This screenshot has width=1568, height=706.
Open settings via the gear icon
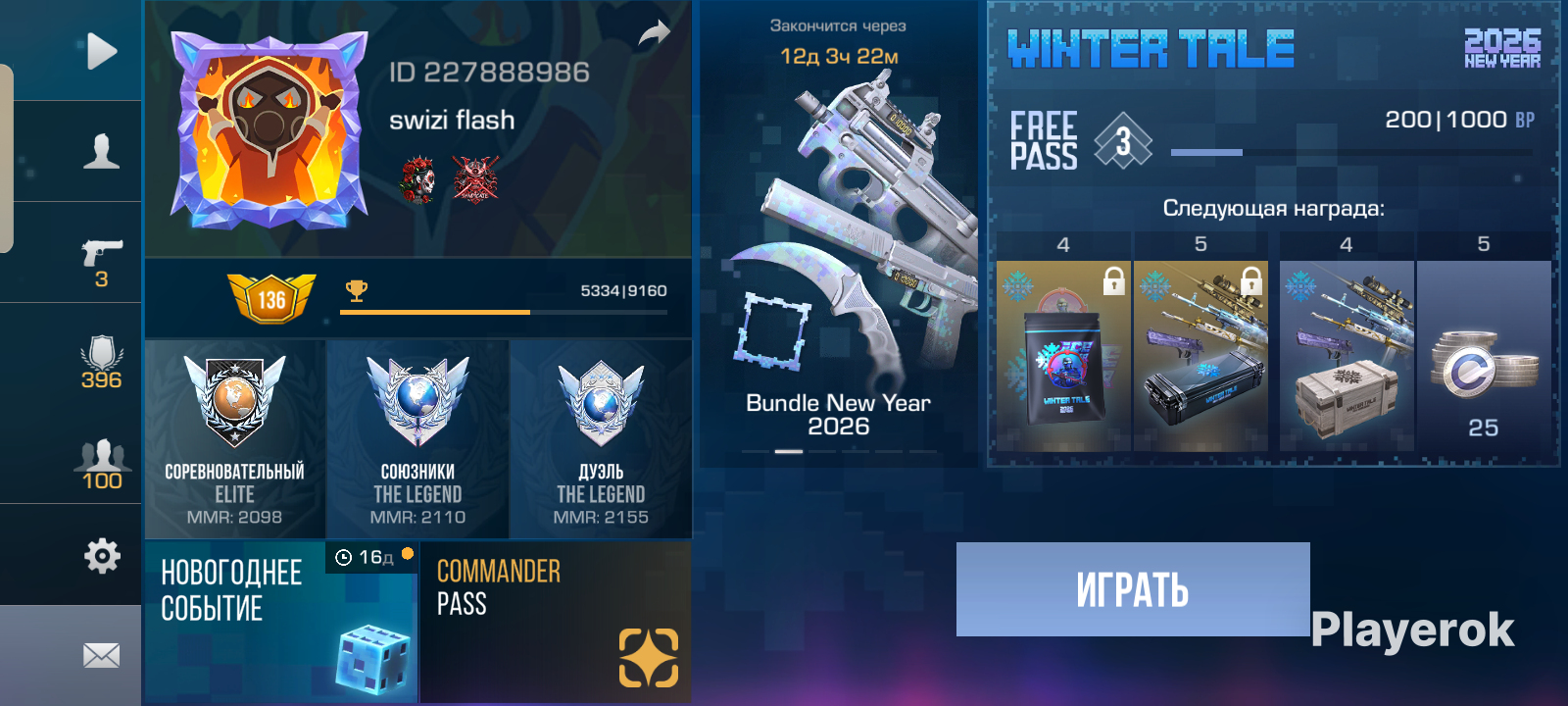(101, 556)
